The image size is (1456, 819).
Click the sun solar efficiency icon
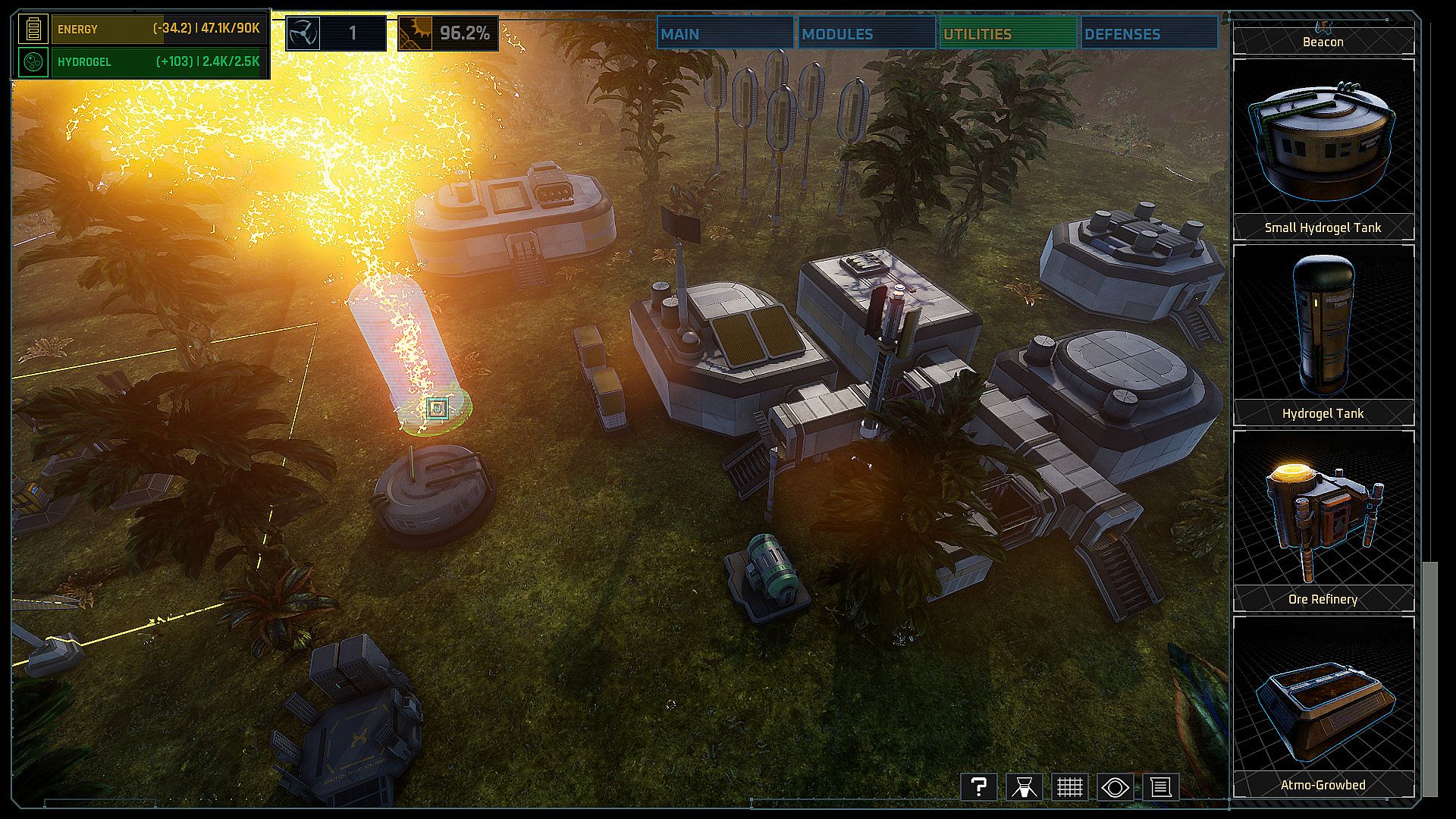(416, 33)
